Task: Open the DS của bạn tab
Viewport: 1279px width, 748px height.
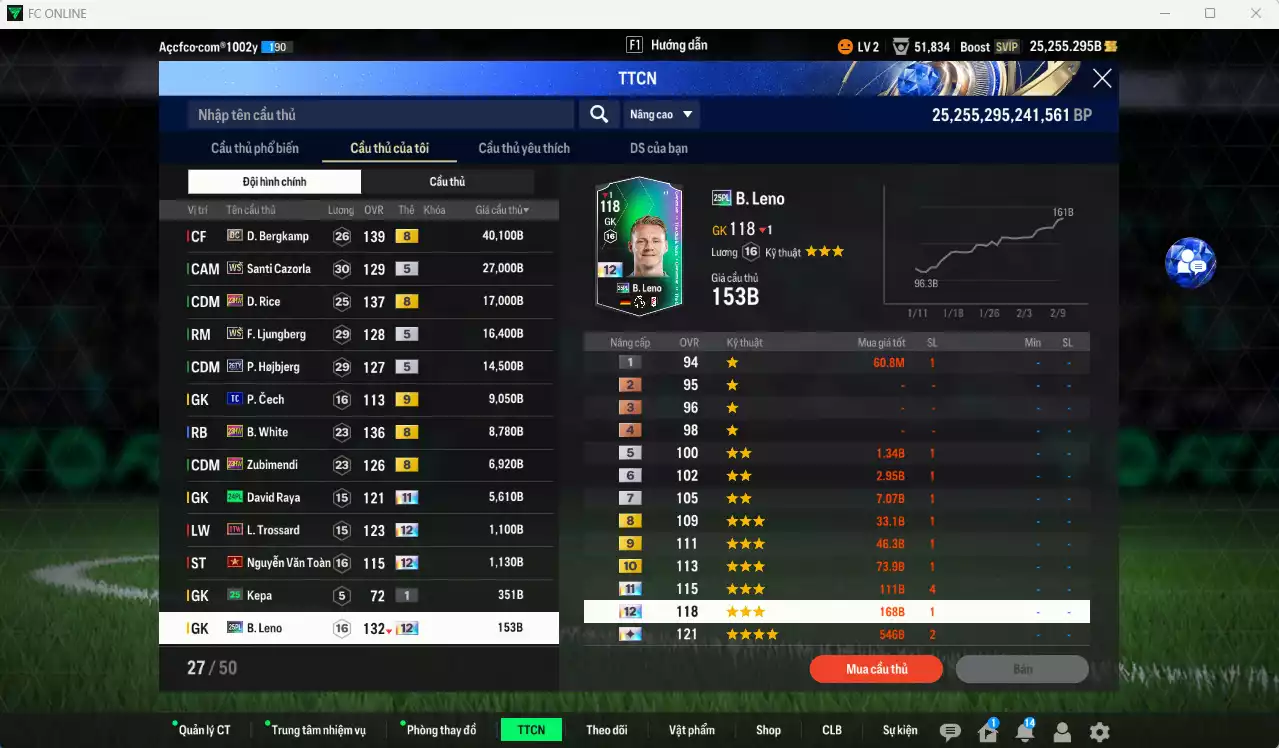Action: [658, 148]
